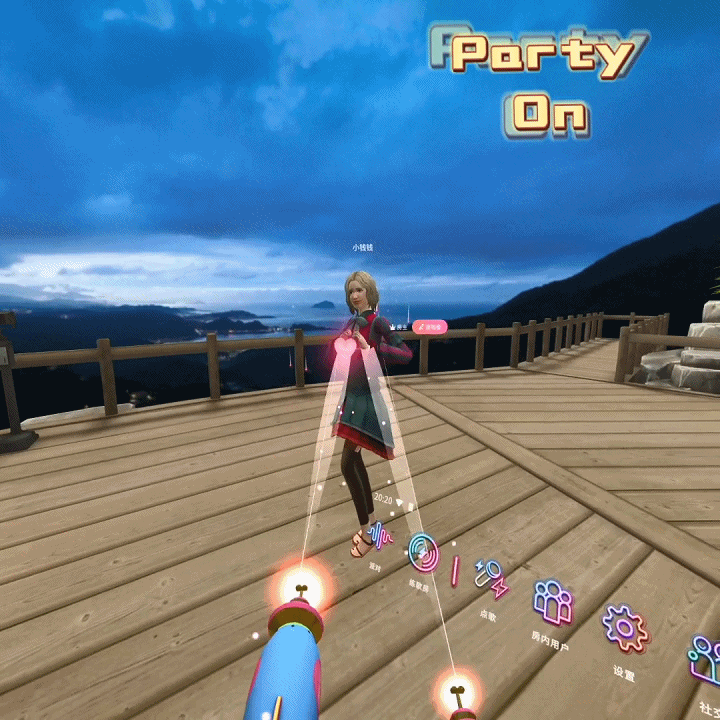Open the 点歌 song request menu
This screenshot has width=720, height=720.
[490, 579]
